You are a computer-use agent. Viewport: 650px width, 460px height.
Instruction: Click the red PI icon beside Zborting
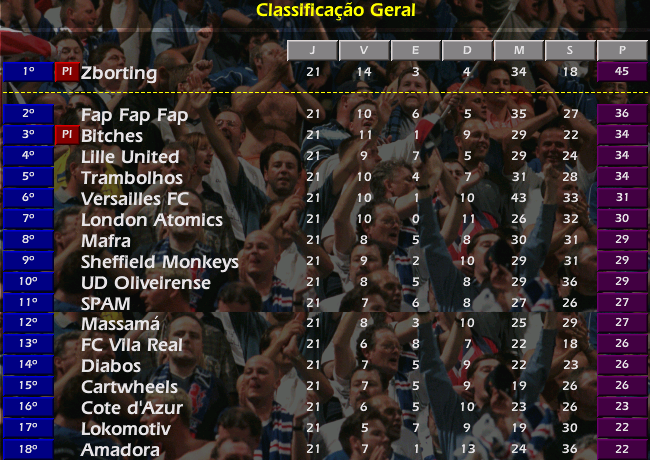pyautogui.click(x=66, y=72)
